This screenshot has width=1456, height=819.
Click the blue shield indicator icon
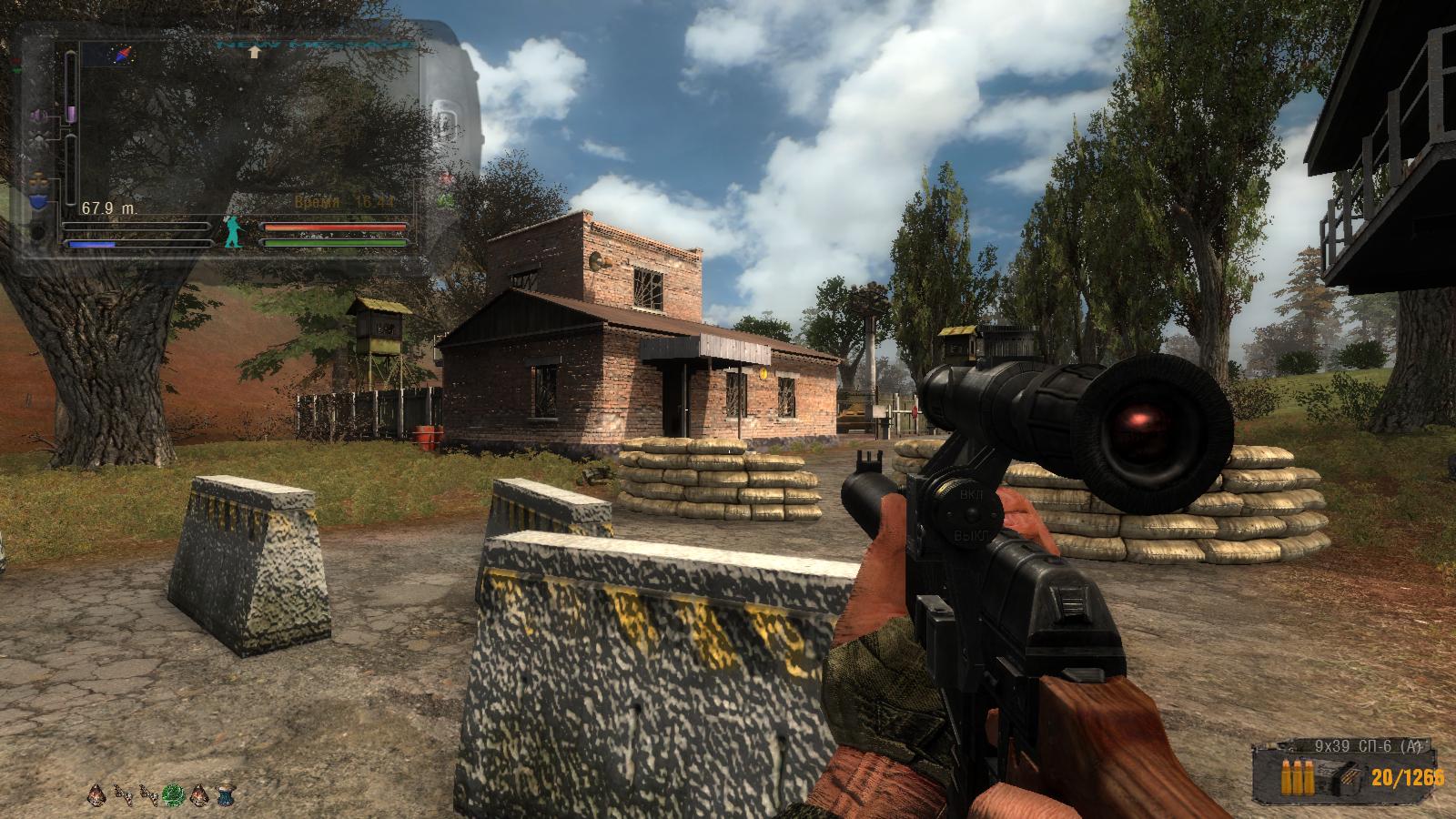coord(37,202)
